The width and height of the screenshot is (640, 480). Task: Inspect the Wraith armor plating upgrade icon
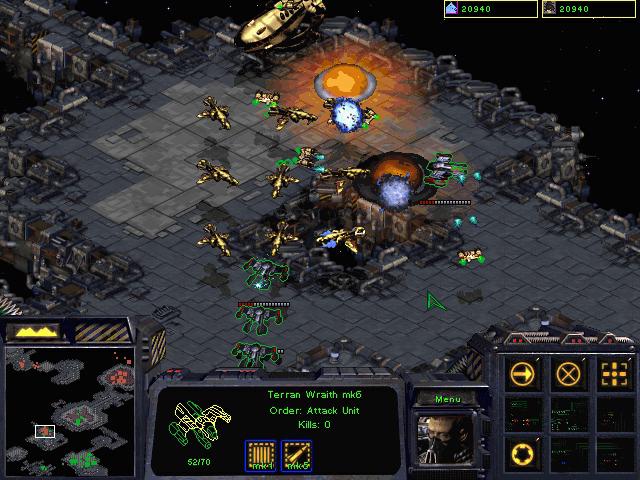[x=262, y=456]
